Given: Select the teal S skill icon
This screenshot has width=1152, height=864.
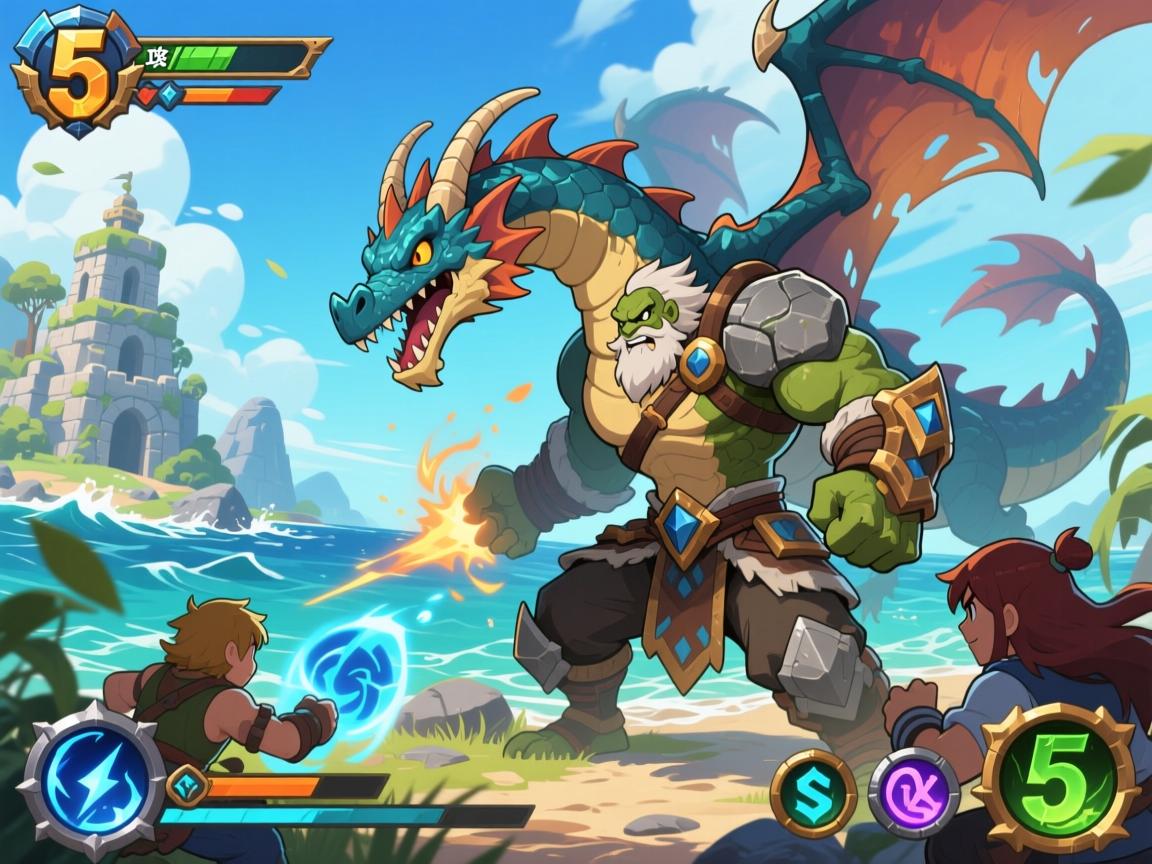Looking at the screenshot, I should point(813,793).
